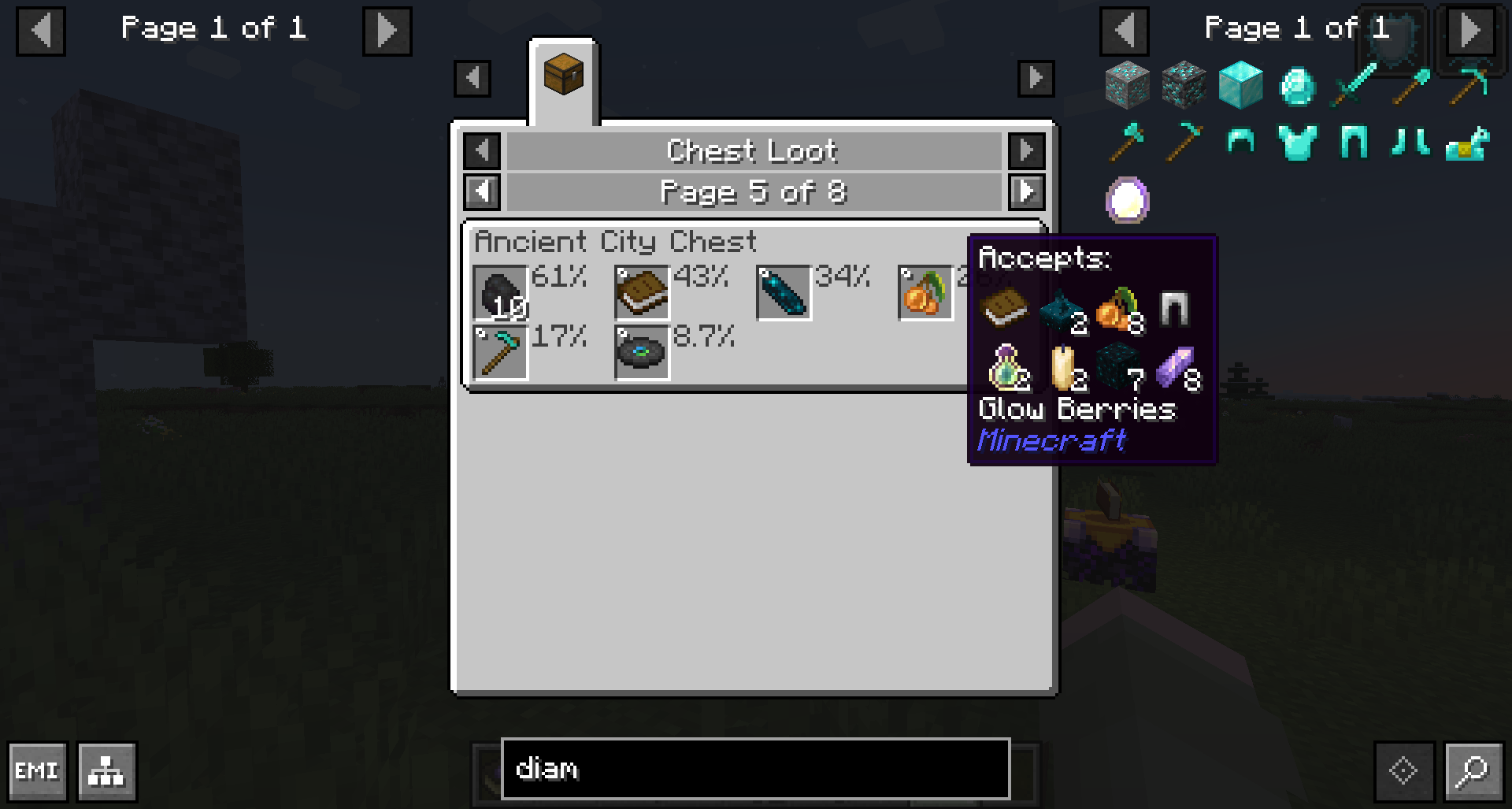Choose the diamond axe in the index
Image resolution: width=1512 pixels, height=809 pixels.
tap(1127, 143)
